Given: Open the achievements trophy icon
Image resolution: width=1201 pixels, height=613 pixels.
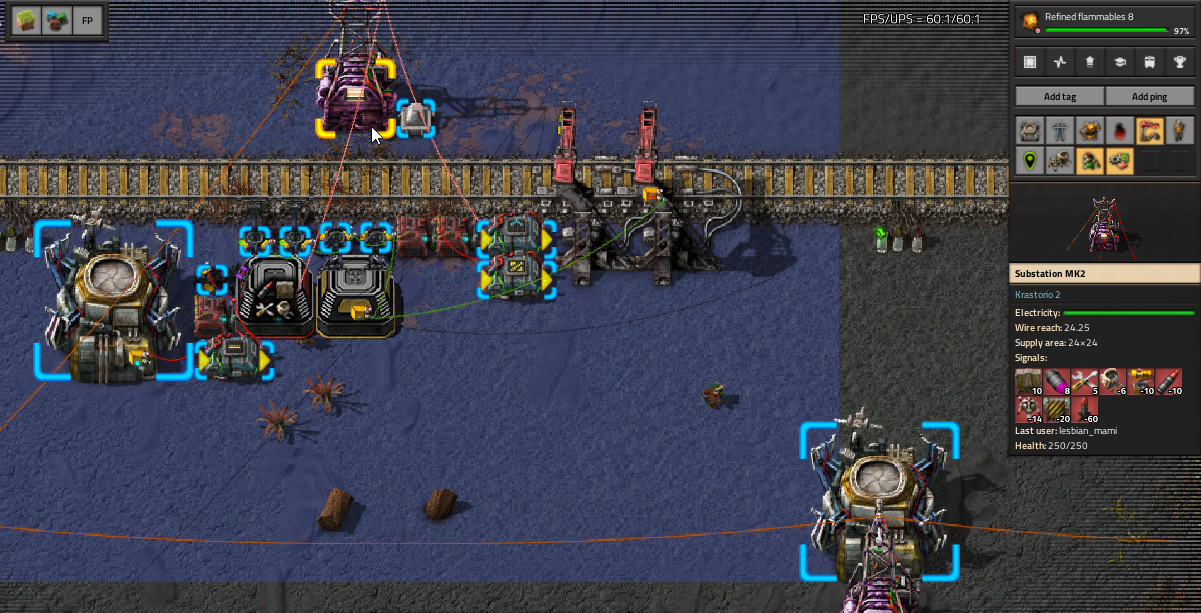Looking at the screenshot, I should pyautogui.click(x=1180, y=62).
